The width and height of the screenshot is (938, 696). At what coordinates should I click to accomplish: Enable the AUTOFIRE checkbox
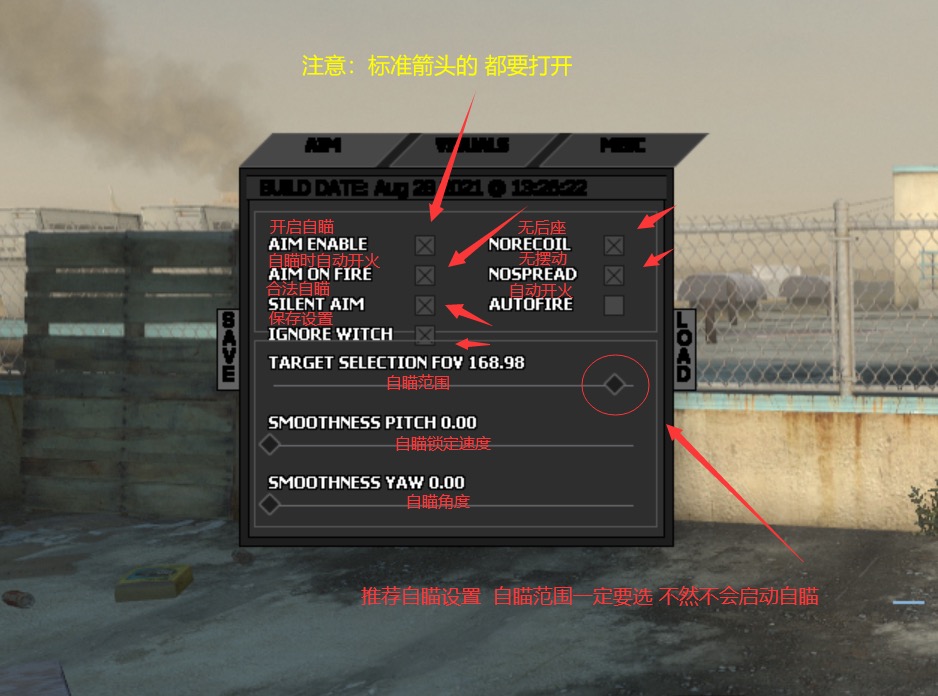(x=614, y=305)
